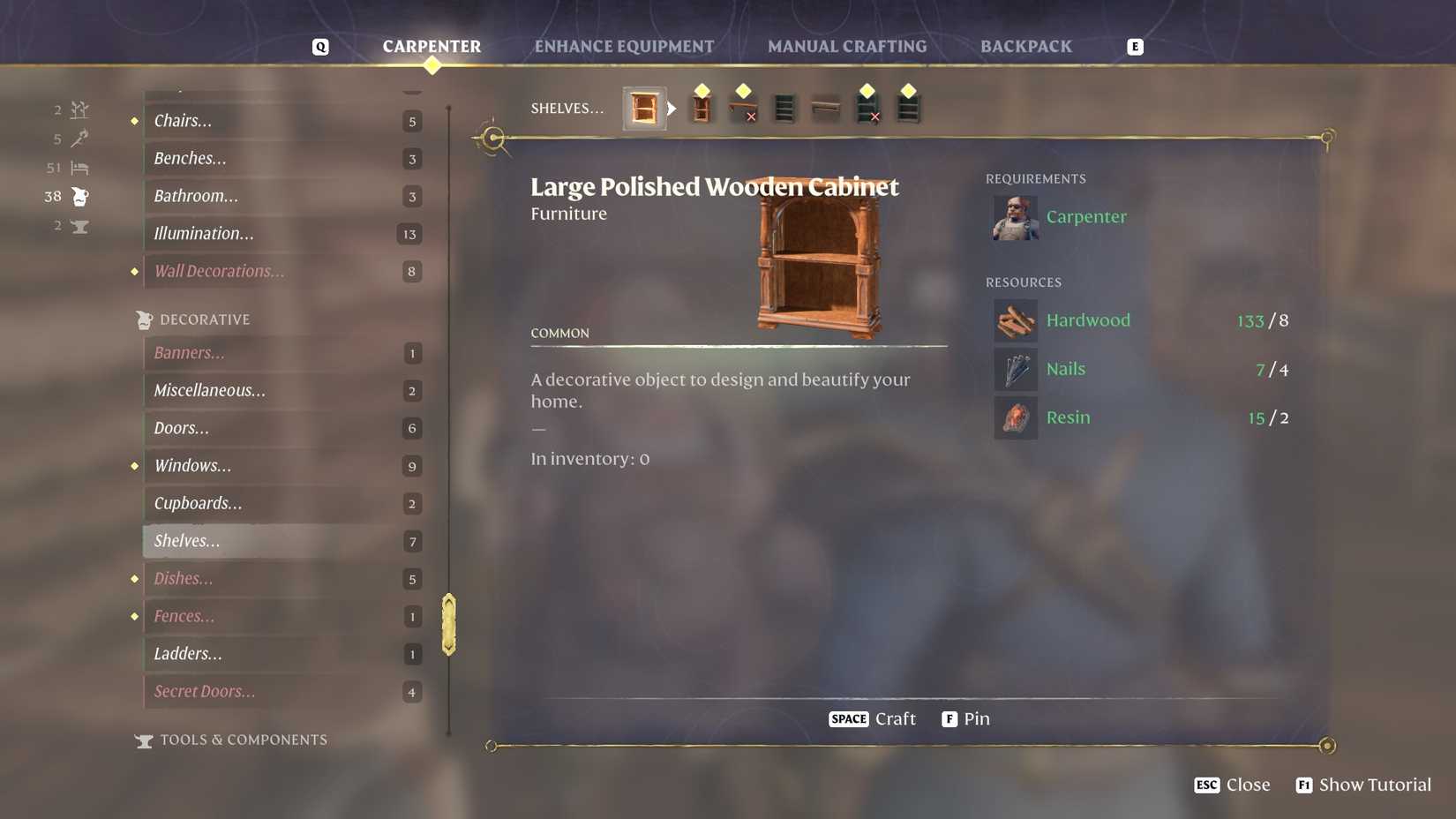Screen dimensions: 1456x819
Task: Expand the Cupboards category
Action: pyautogui.click(x=198, y=503)
